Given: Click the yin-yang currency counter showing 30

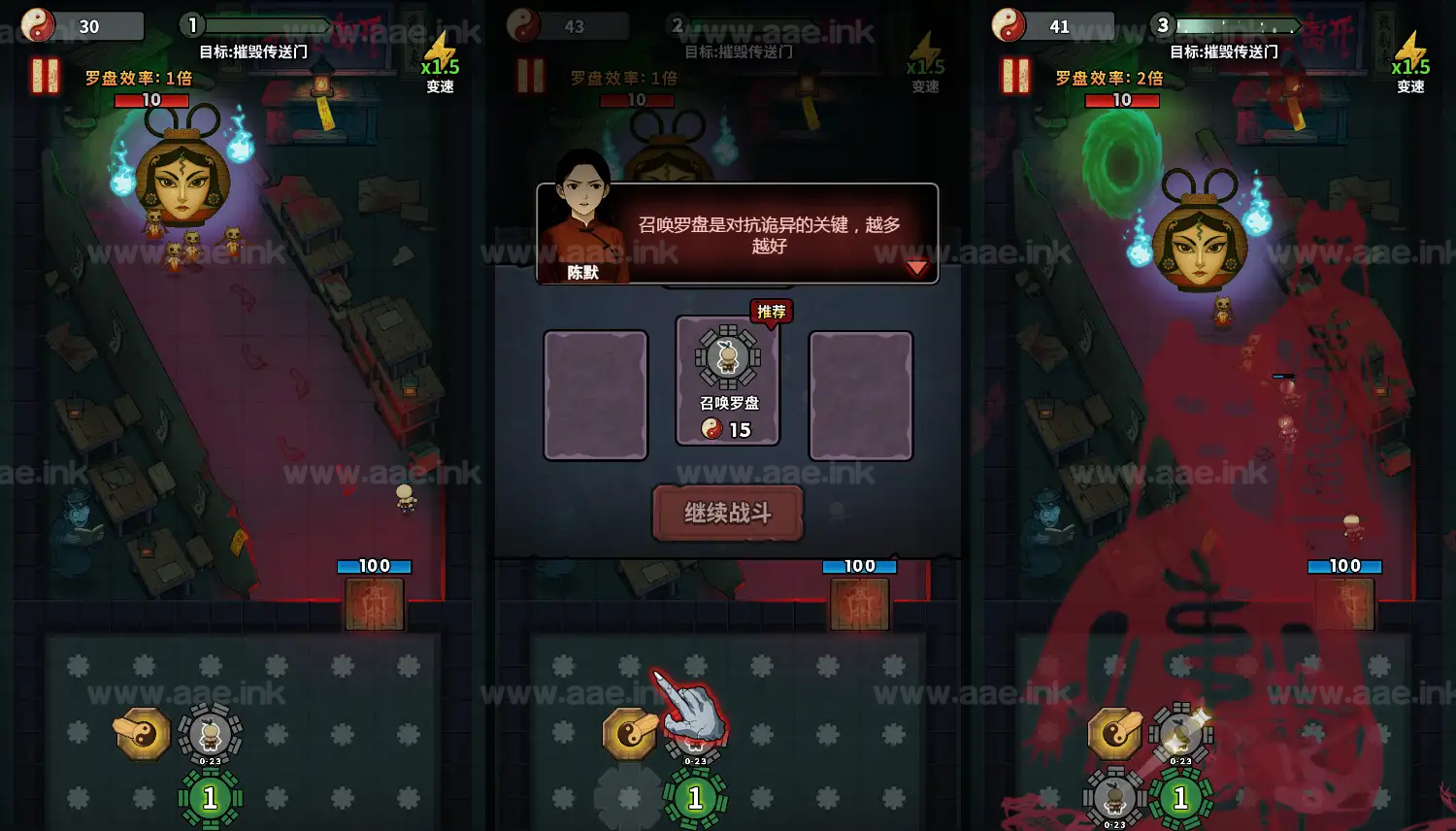Looking at the screenshot, I should pyautogui.click(x=83, y=26).
